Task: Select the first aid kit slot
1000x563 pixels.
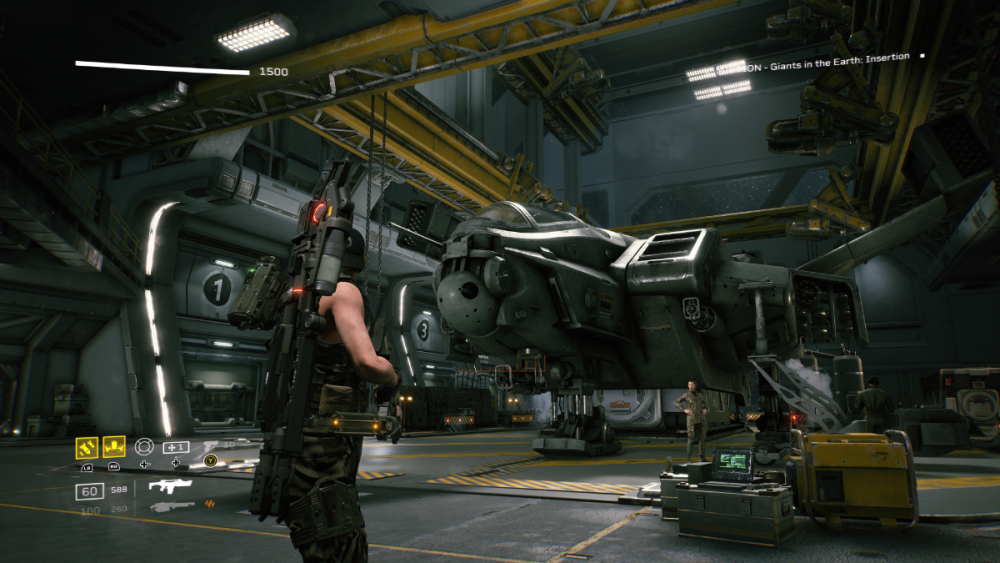Action: (175, 447)
